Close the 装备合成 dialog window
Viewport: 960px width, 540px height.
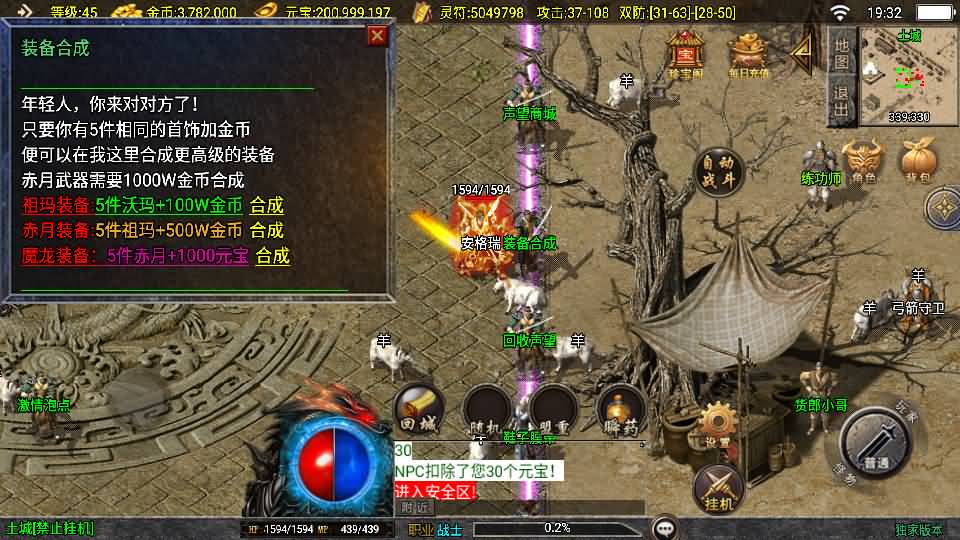click(377, 36)
